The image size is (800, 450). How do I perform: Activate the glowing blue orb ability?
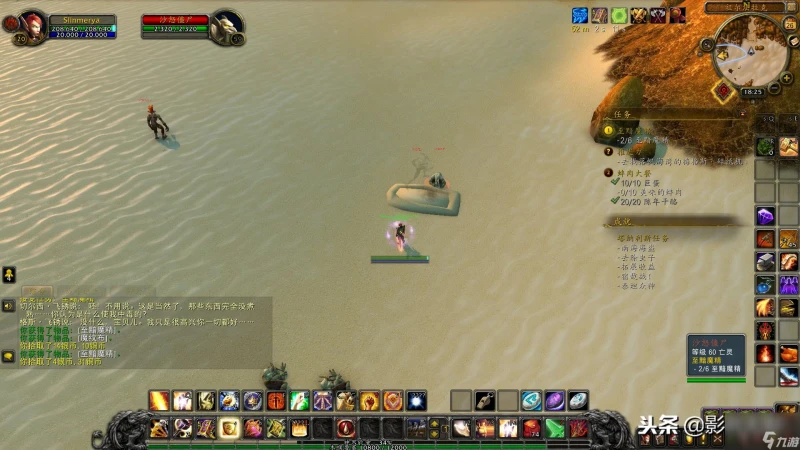click(416, 401)
